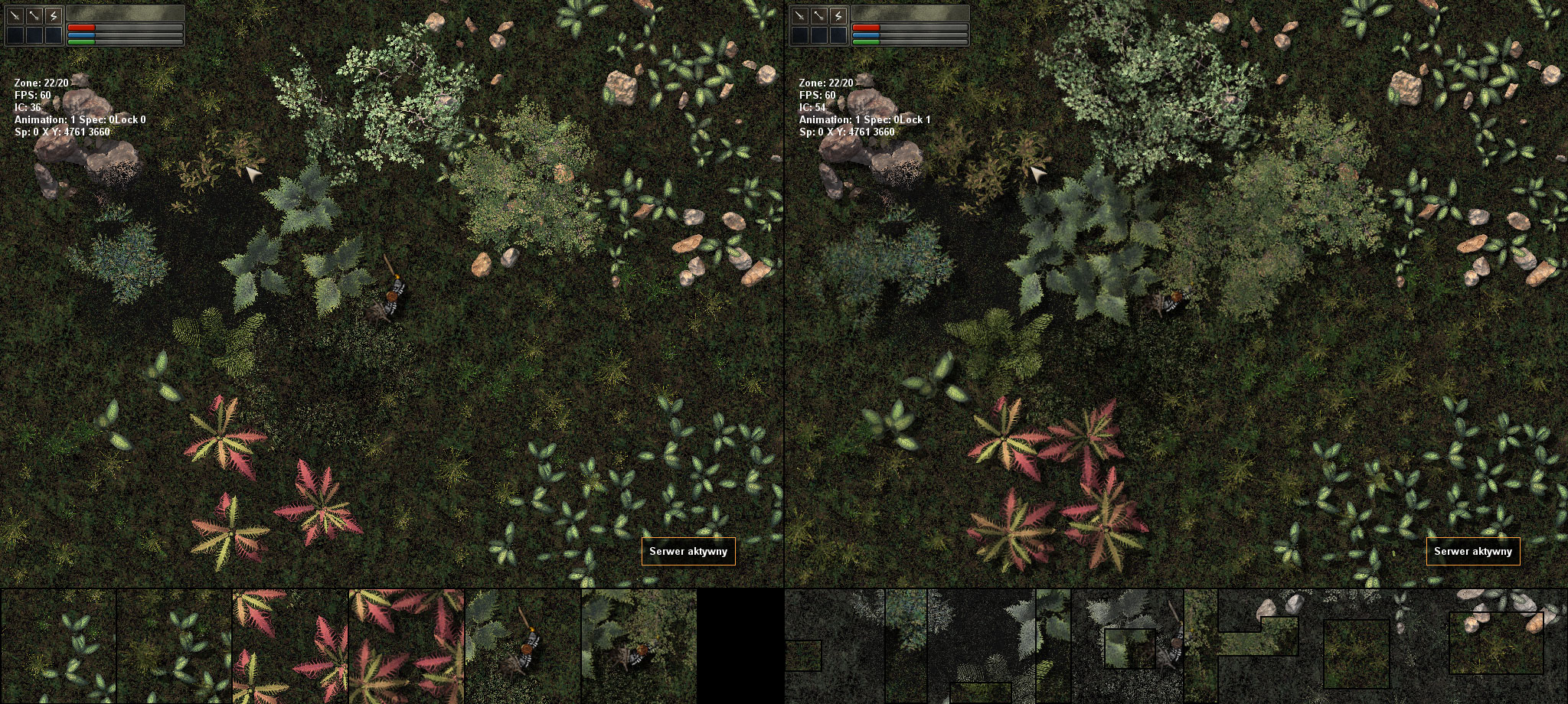1568x704 pixels.
Task: Activate the lightning bolt icon in right view
Action: pyautogui.click(x=838, y=15)
